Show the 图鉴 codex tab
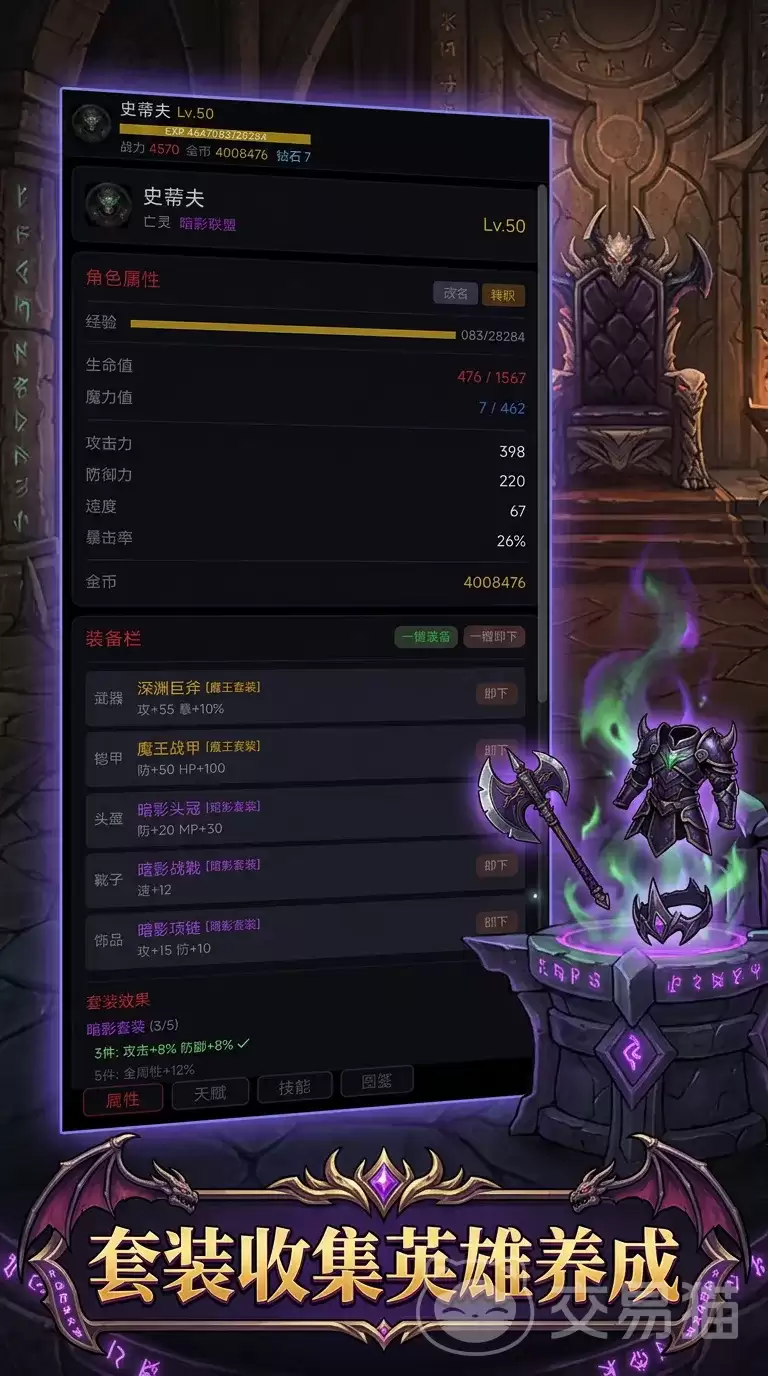The image size is (768, 1376). pos(377,1082)
